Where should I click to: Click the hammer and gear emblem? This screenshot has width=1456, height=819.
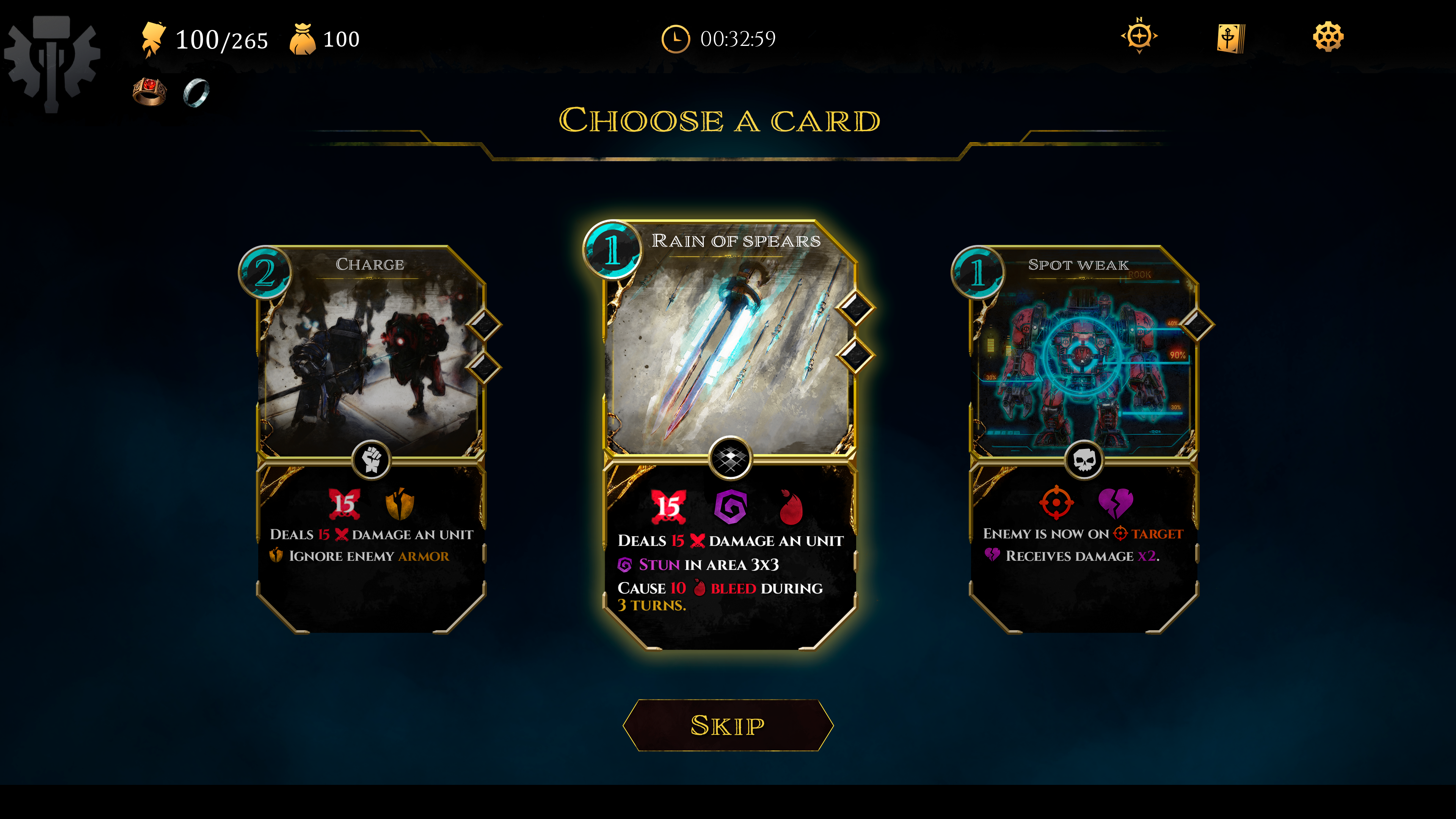pos(52,61)
